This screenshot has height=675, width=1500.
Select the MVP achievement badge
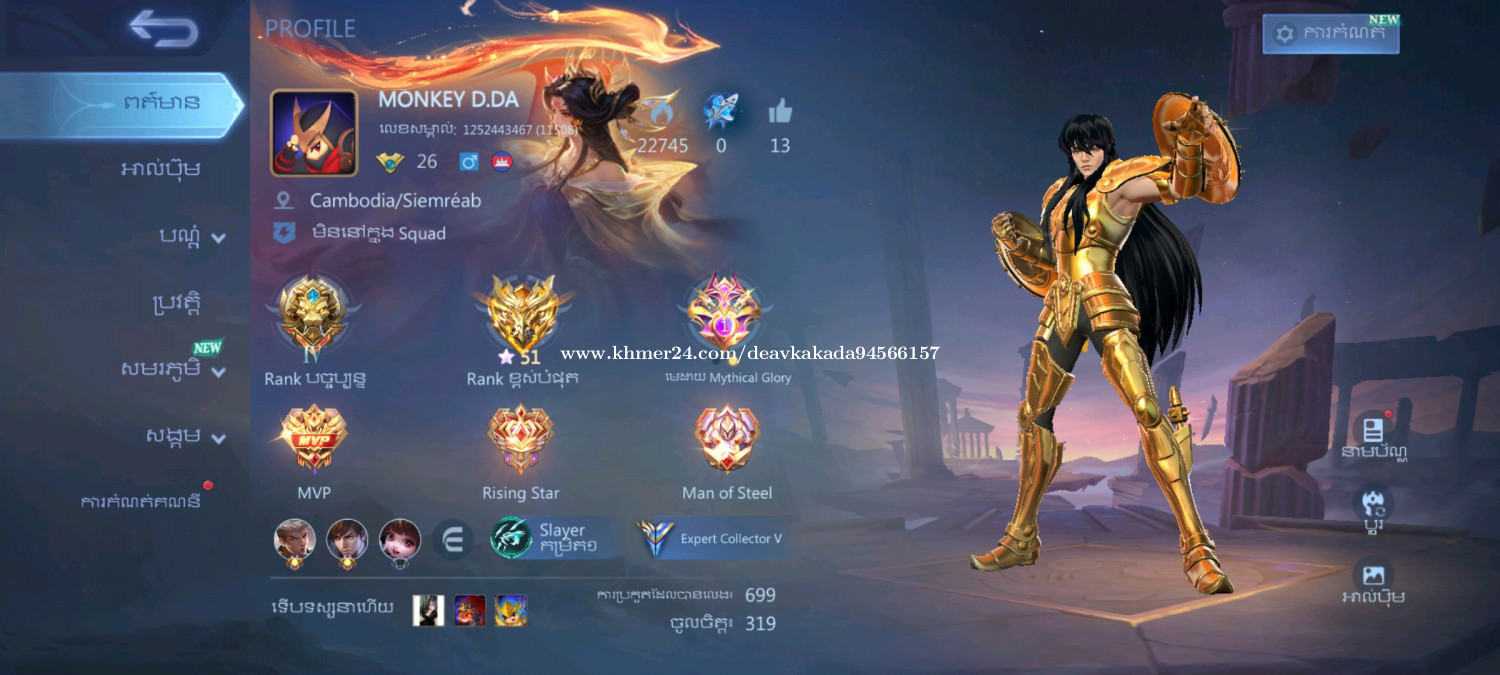pyautogui.click(x=314, y=439)
